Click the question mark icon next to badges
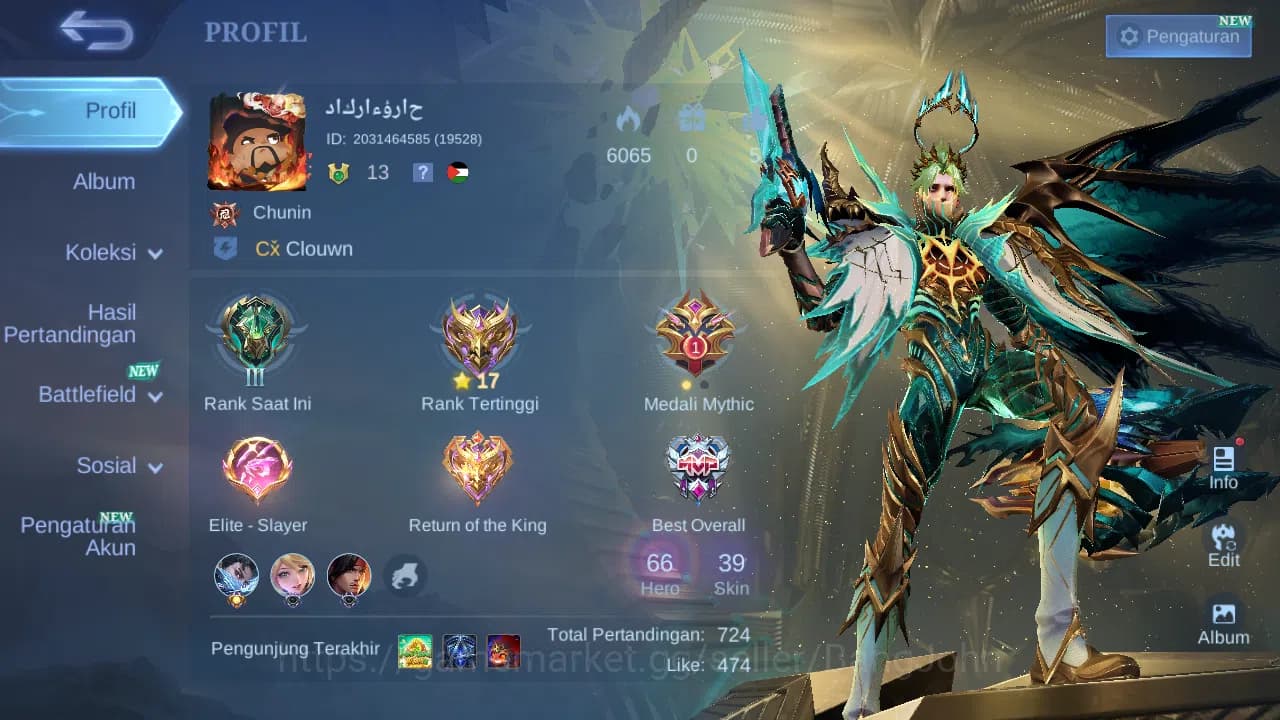Screen dimensions: 1280x720 pos(422,172)
